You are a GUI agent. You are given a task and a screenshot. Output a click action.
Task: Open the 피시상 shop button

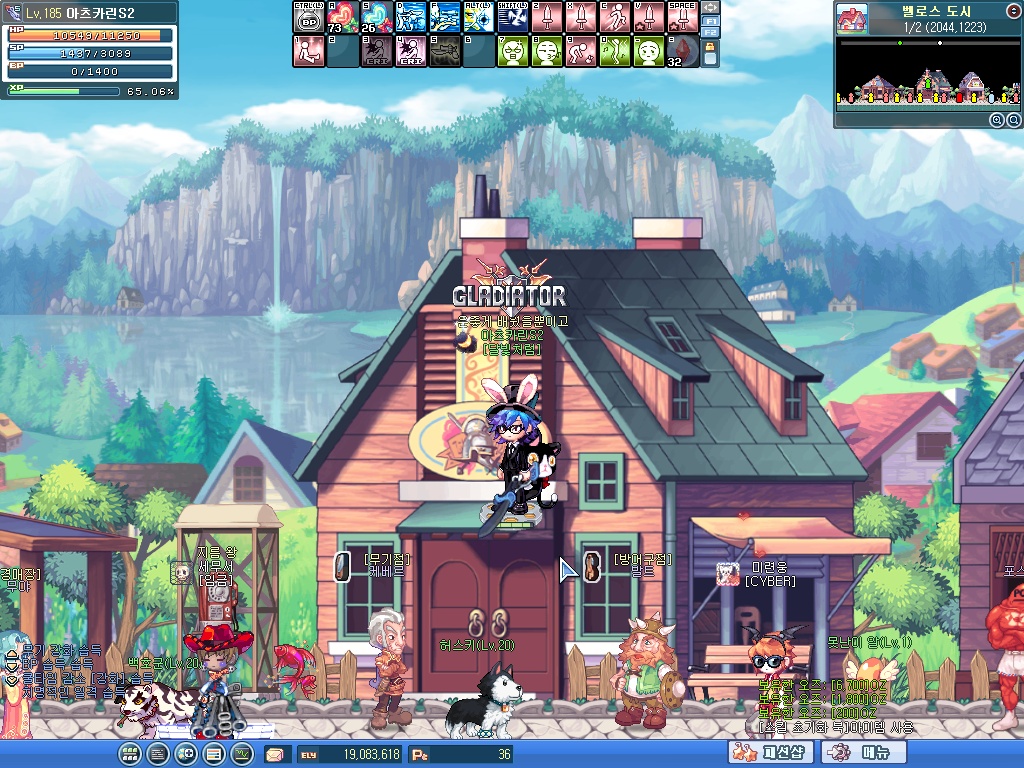[772, 753]
